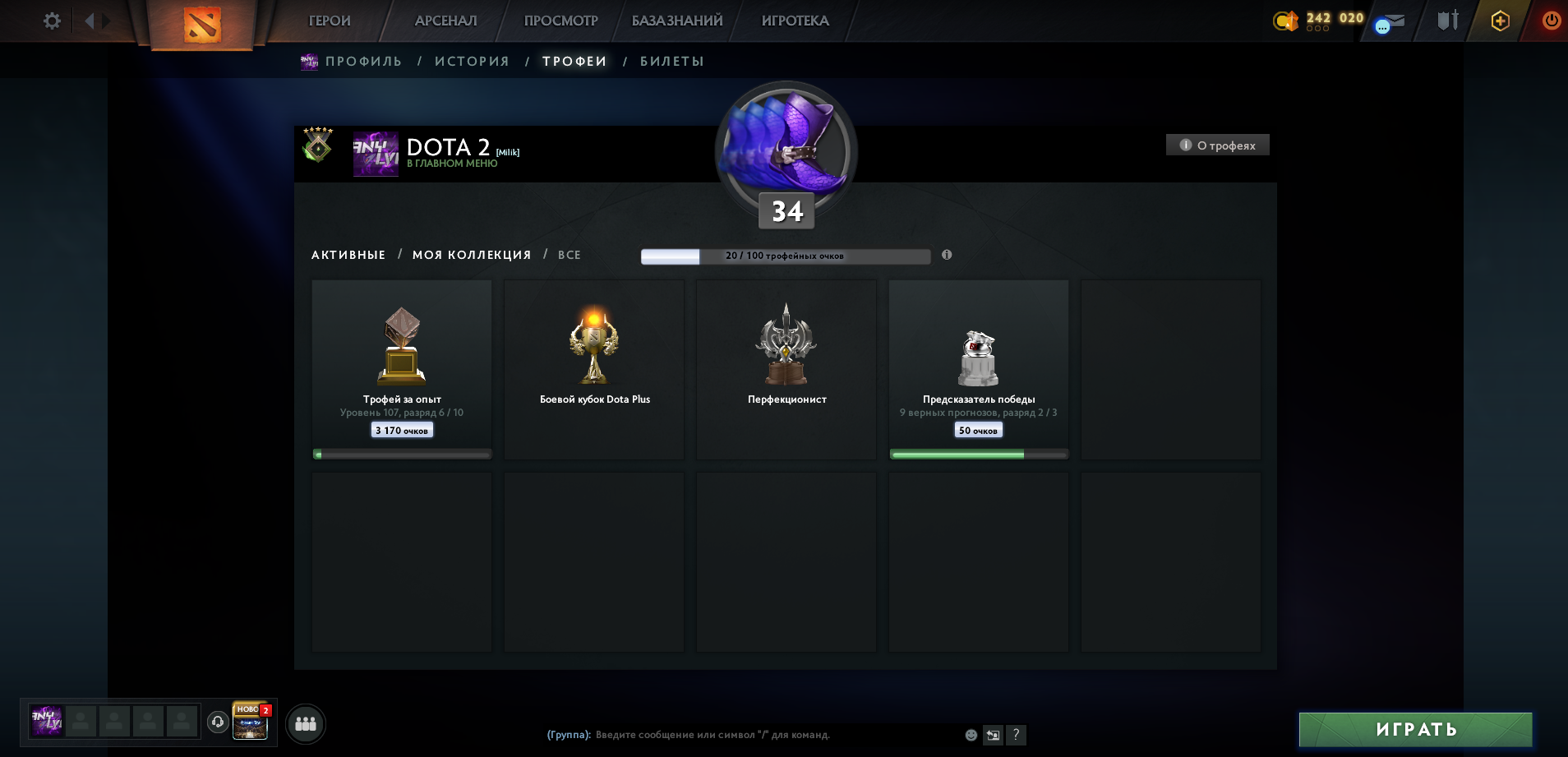The height and width of the screenshot is (757, 1568).
Task: Open the settings gear icon
Action: click(51, 21)
